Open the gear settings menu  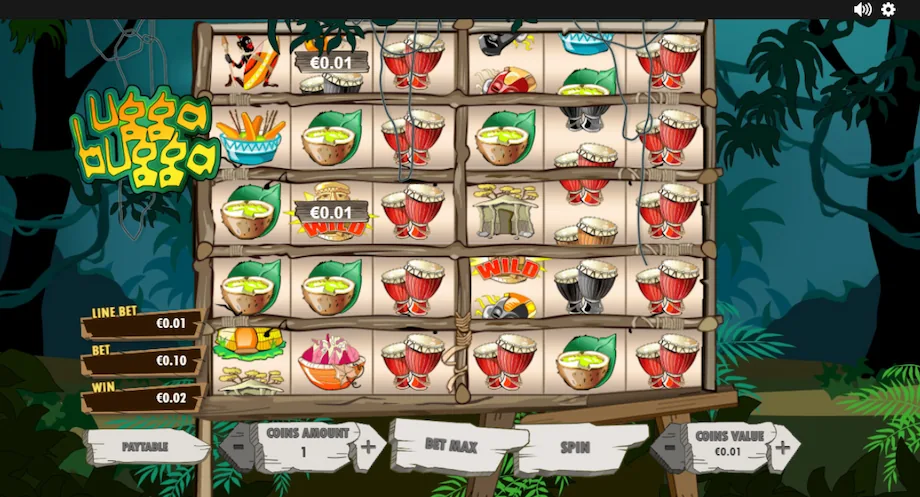click(x=888, y=10)
